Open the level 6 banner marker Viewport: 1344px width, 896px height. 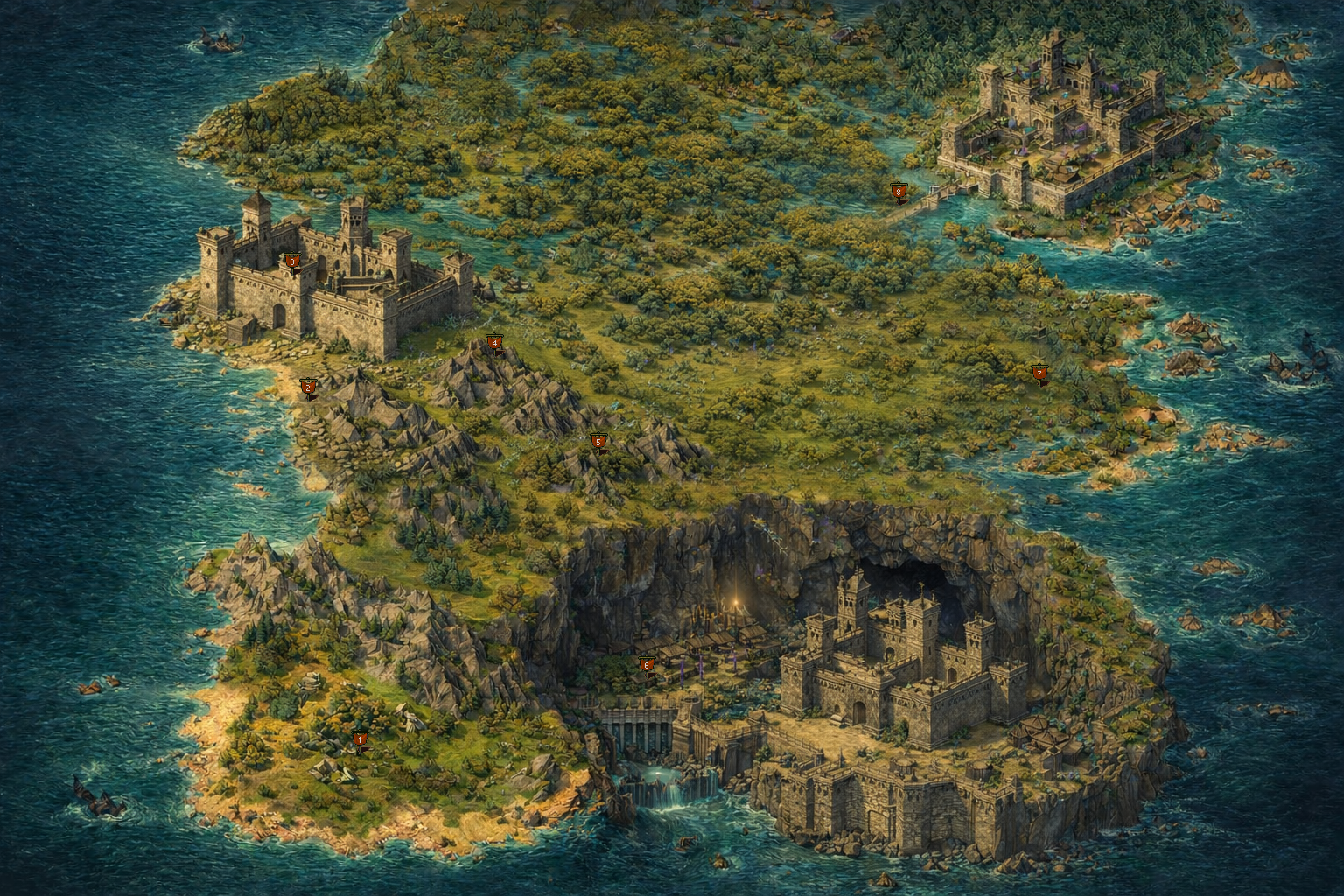[647, 665]
